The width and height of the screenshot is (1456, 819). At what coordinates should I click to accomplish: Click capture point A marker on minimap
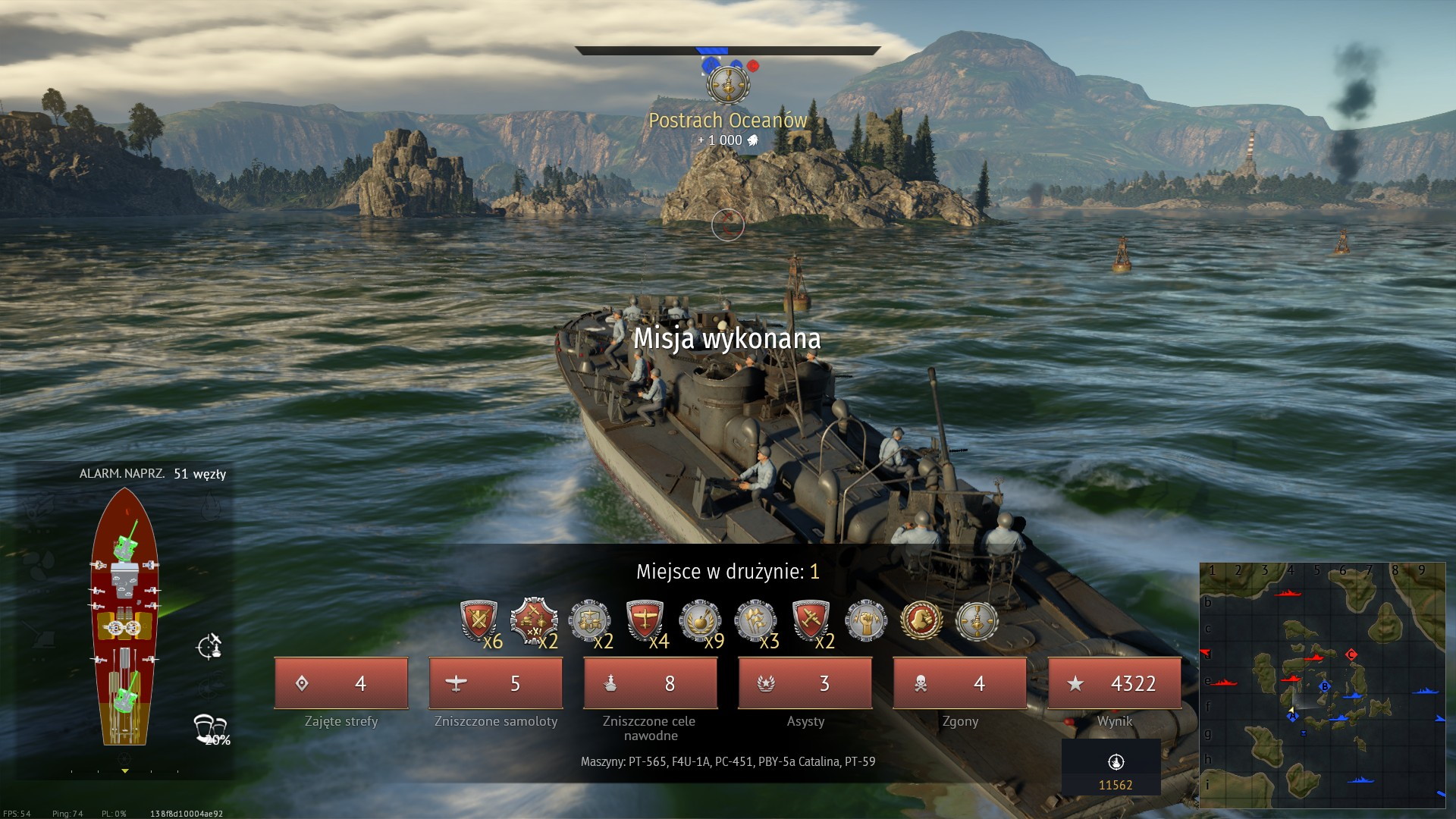pos(1292,716)
